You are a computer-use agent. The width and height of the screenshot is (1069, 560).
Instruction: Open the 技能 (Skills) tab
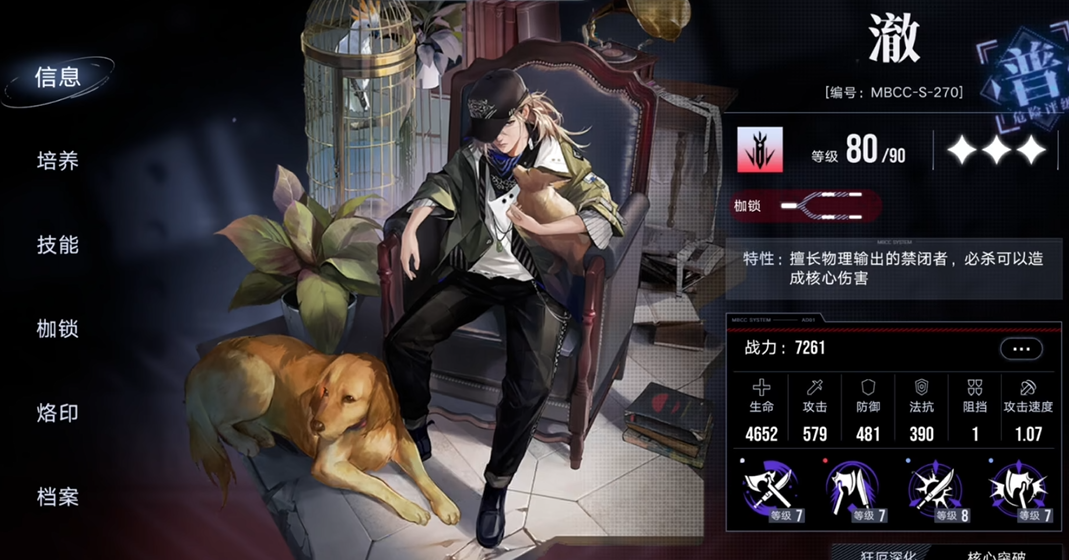(58, 245)
